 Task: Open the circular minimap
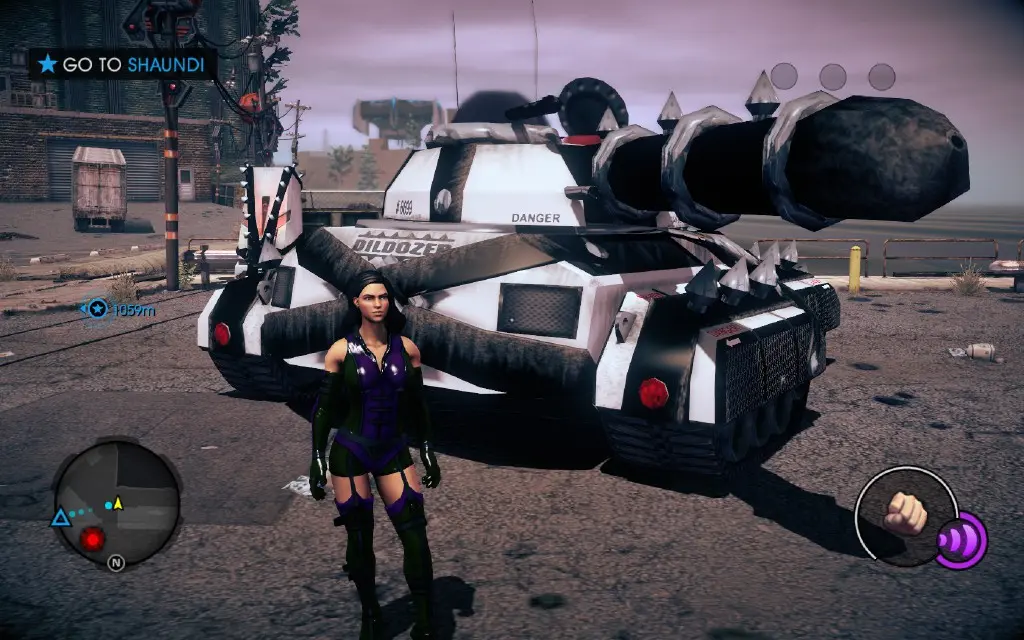117,503
